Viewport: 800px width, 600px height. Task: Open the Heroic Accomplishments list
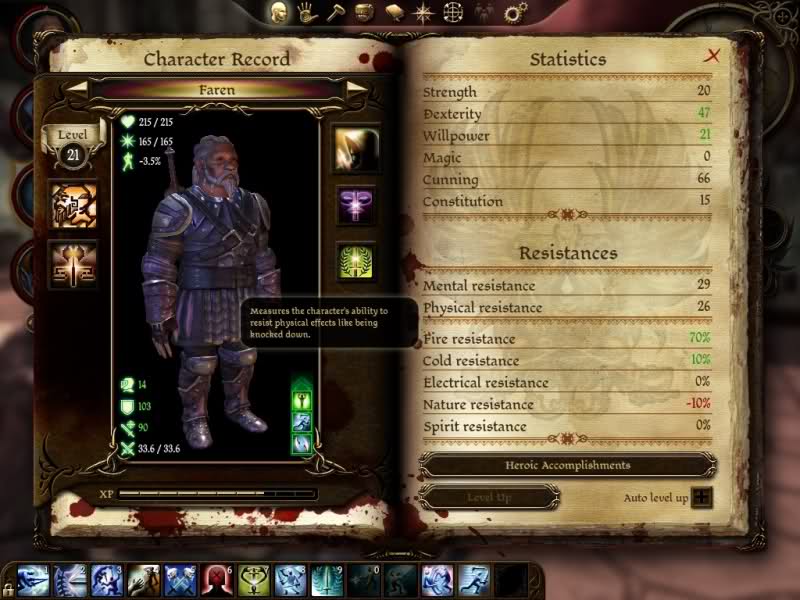point(567,465)
